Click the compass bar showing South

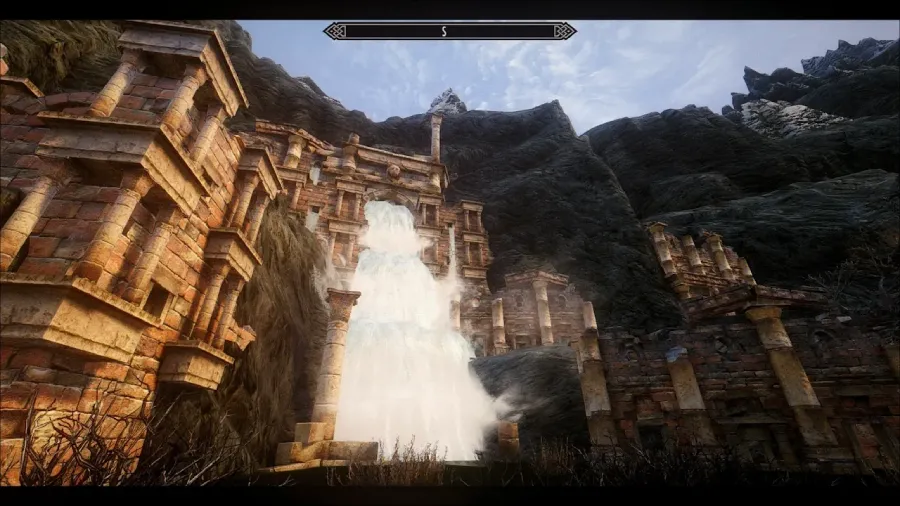(x=450, y=31)
